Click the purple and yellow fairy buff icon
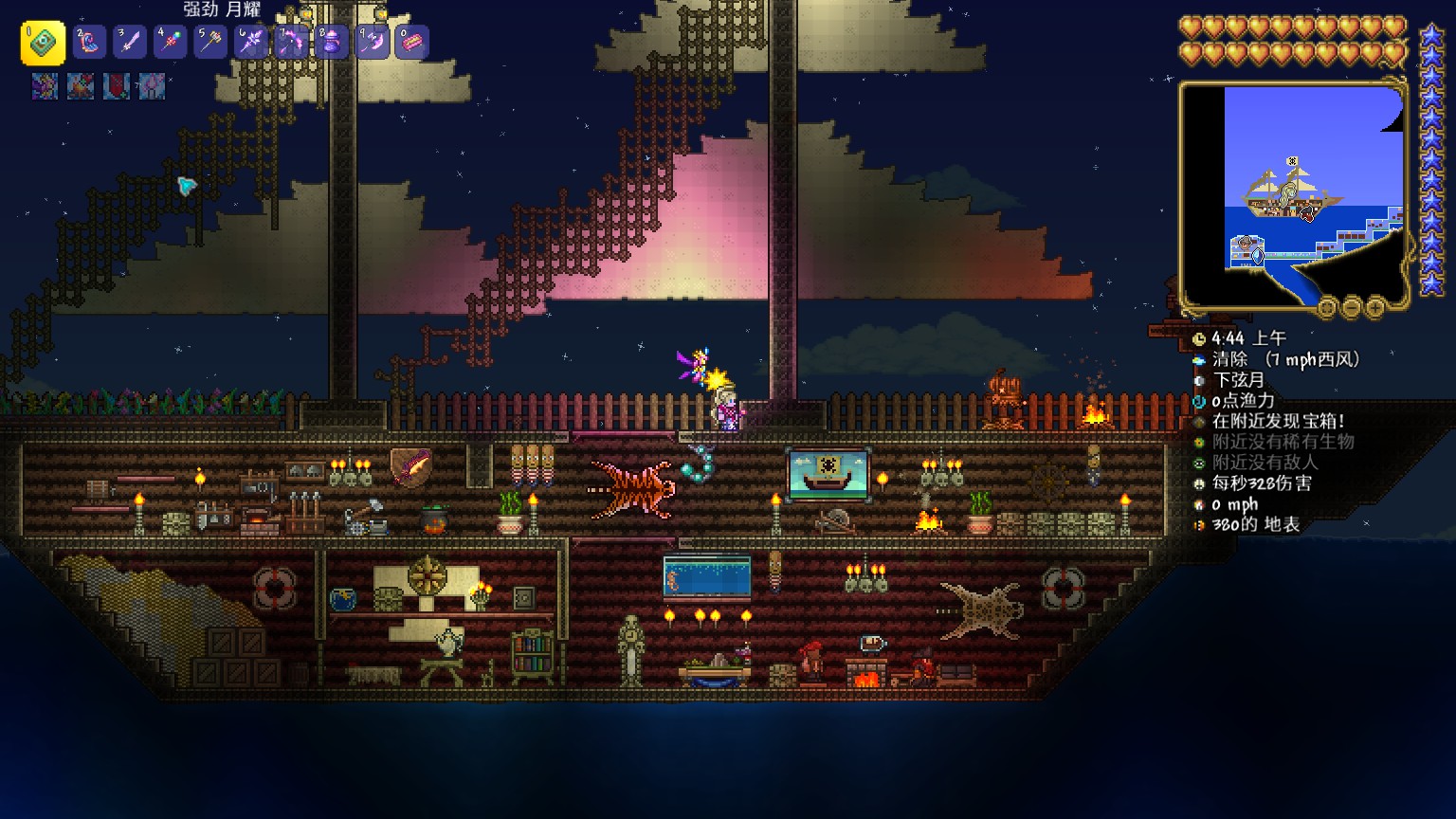This screenshot has height=819, width=1456. pos(45,86)
